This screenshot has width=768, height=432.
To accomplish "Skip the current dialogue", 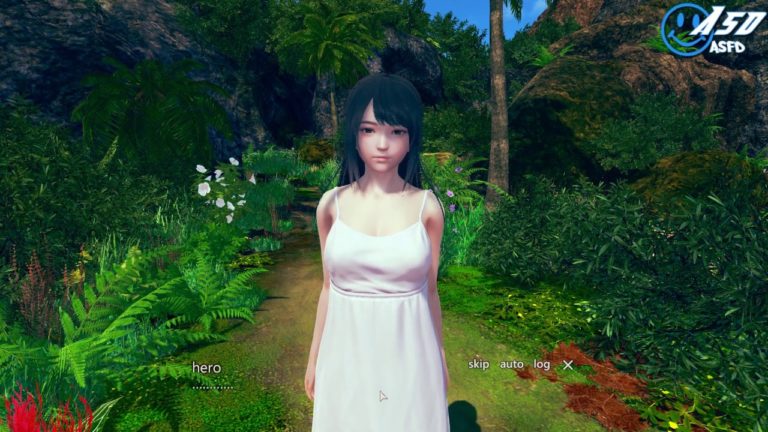I will pyautogui.click(x=479, y=365).
